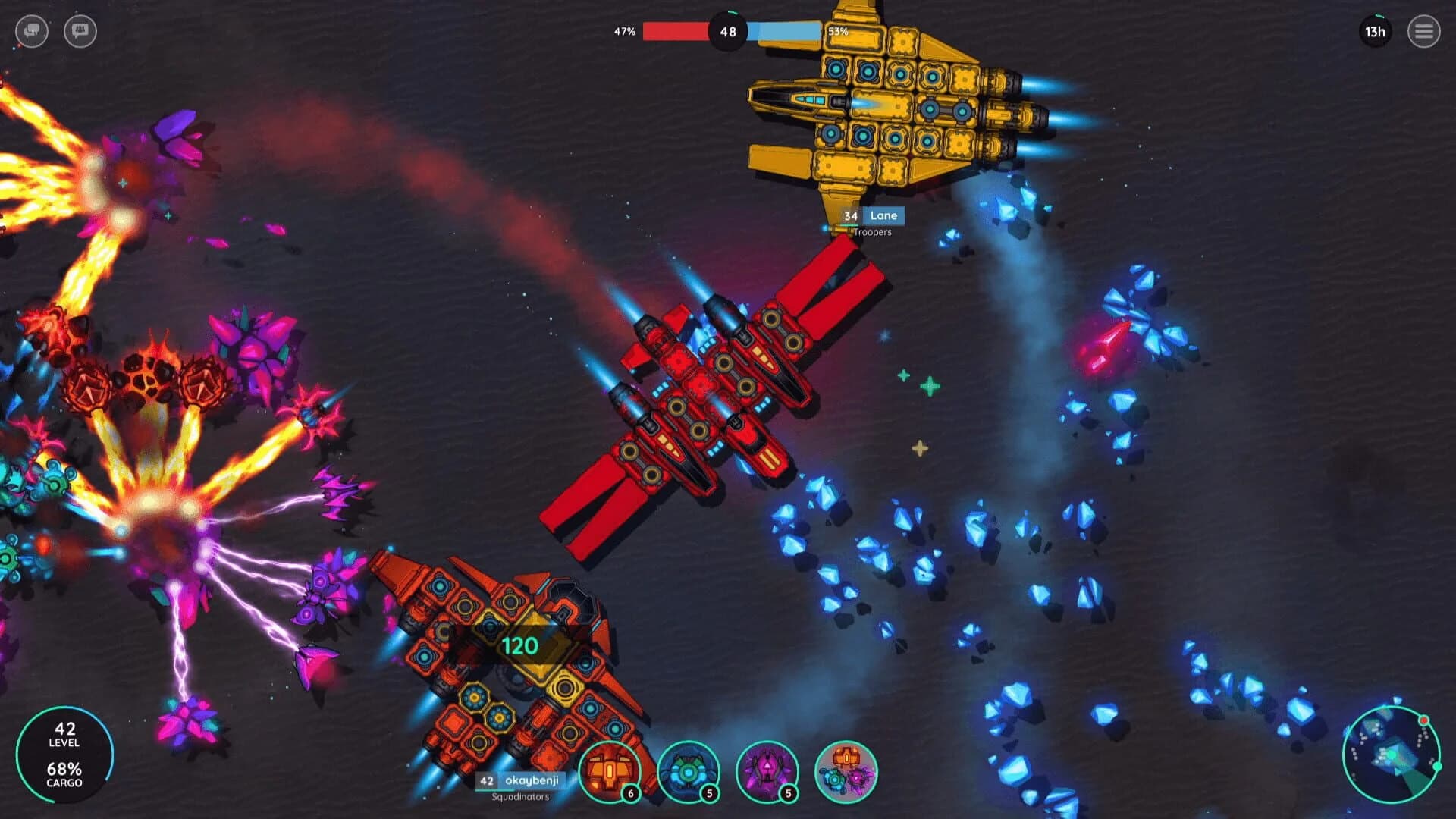Toggle the orange drone counter badge showing 6

pyautogui.click(x=629, y=795)
